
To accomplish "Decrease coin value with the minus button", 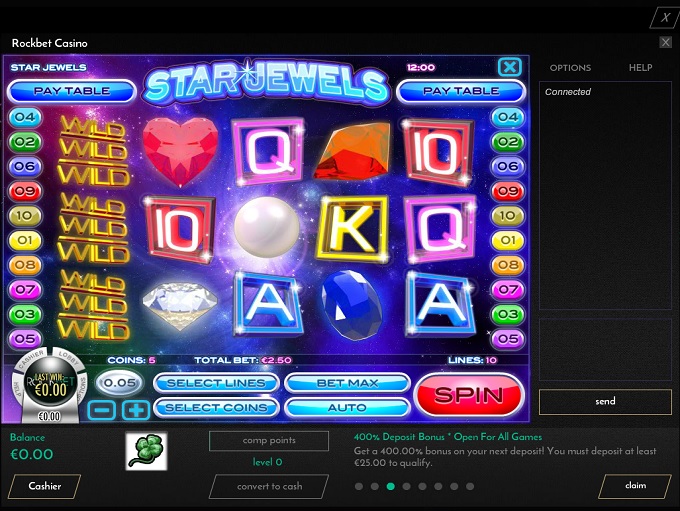I will [x=101, y=409].
